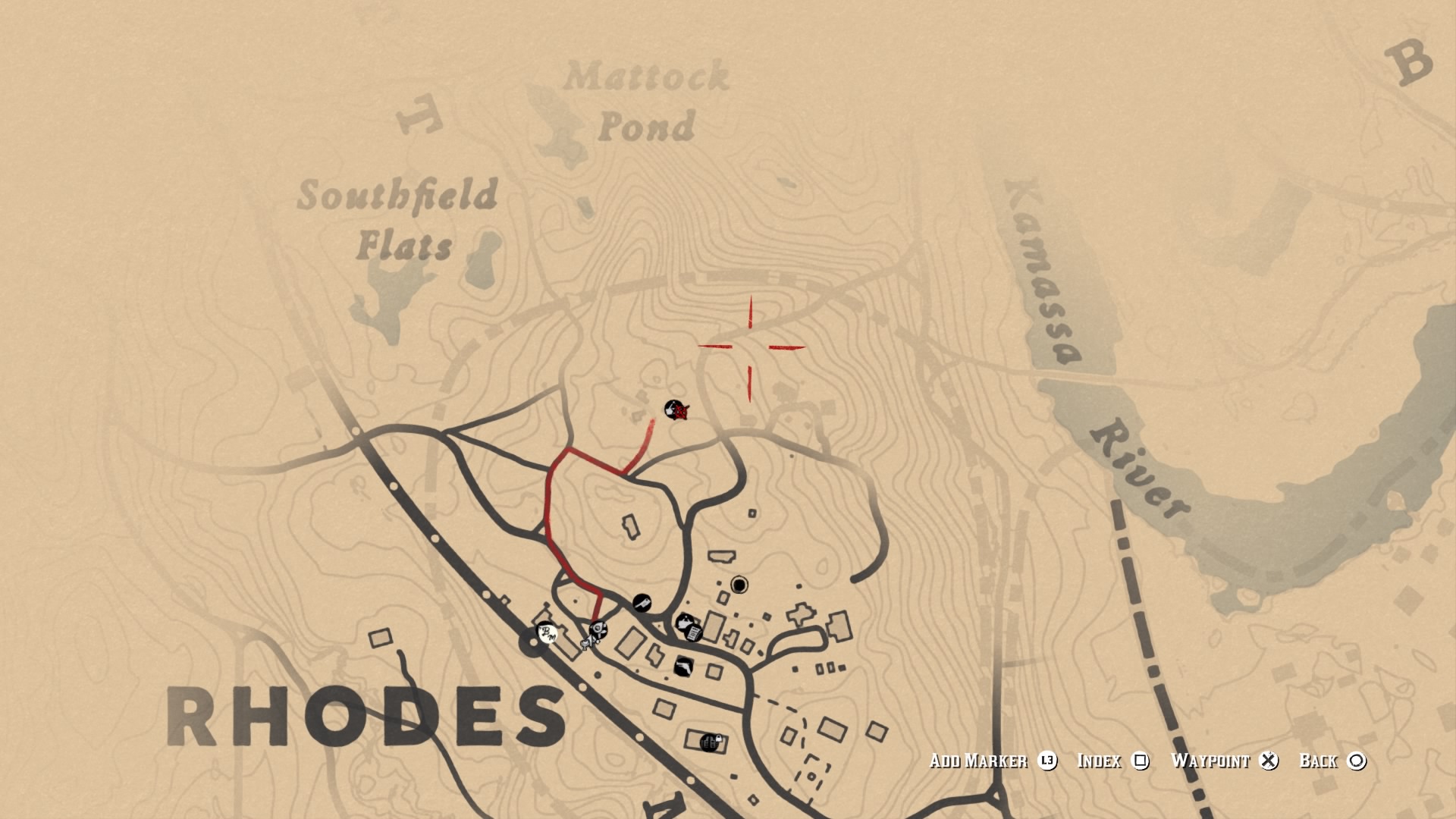Viewport: 1456px width, 819px height.
Task: Click the locked shop icon south of town
Action: (x=710, y=742)
